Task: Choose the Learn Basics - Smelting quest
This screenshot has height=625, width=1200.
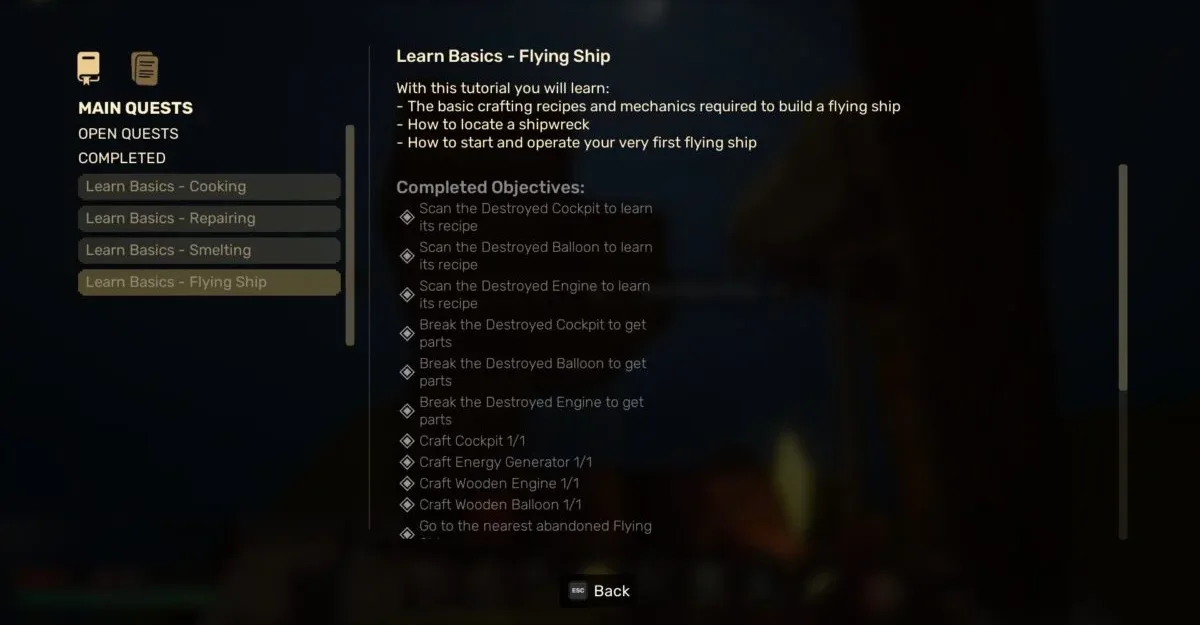Action: (209, 251)
